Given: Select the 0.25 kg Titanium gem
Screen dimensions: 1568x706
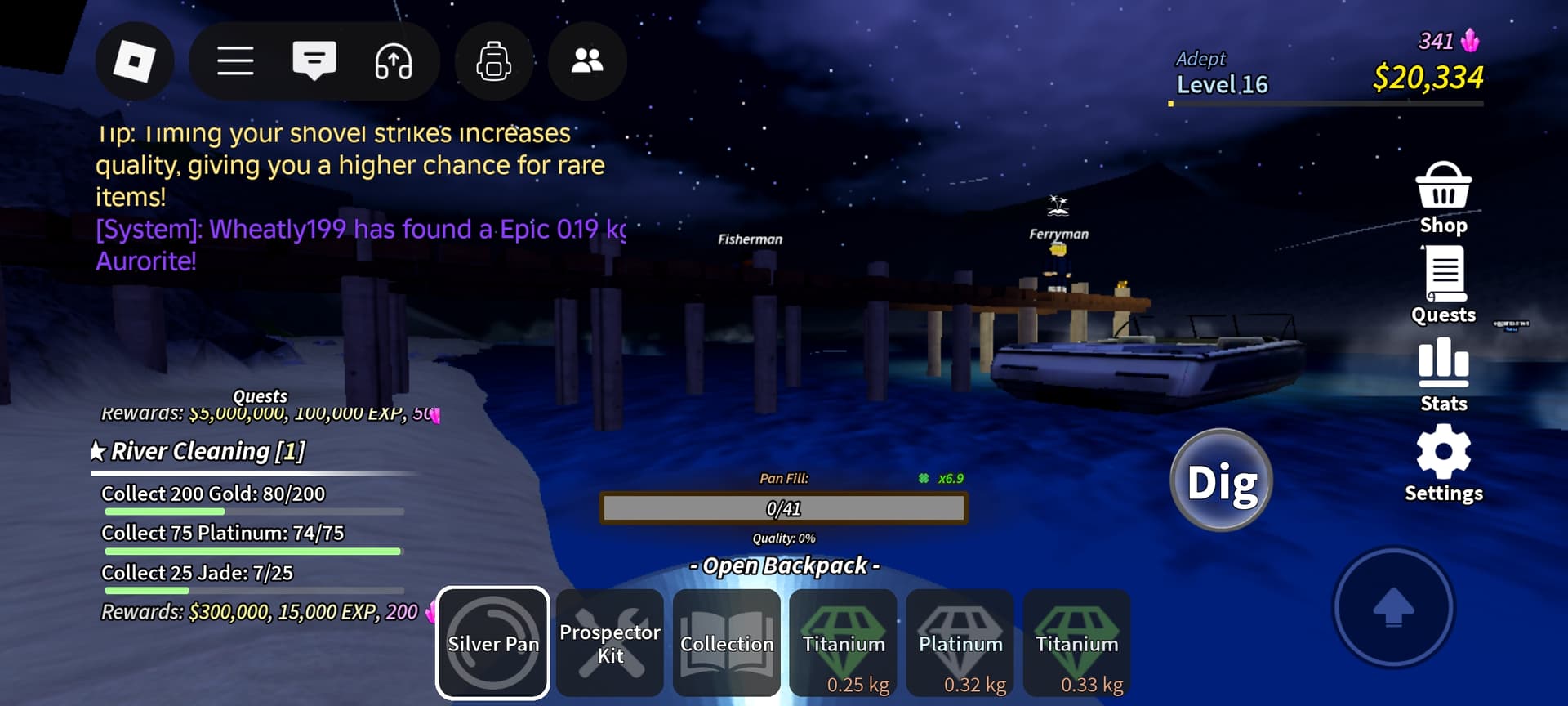Looking at the screenshot, I should click(x=843, y=644).
